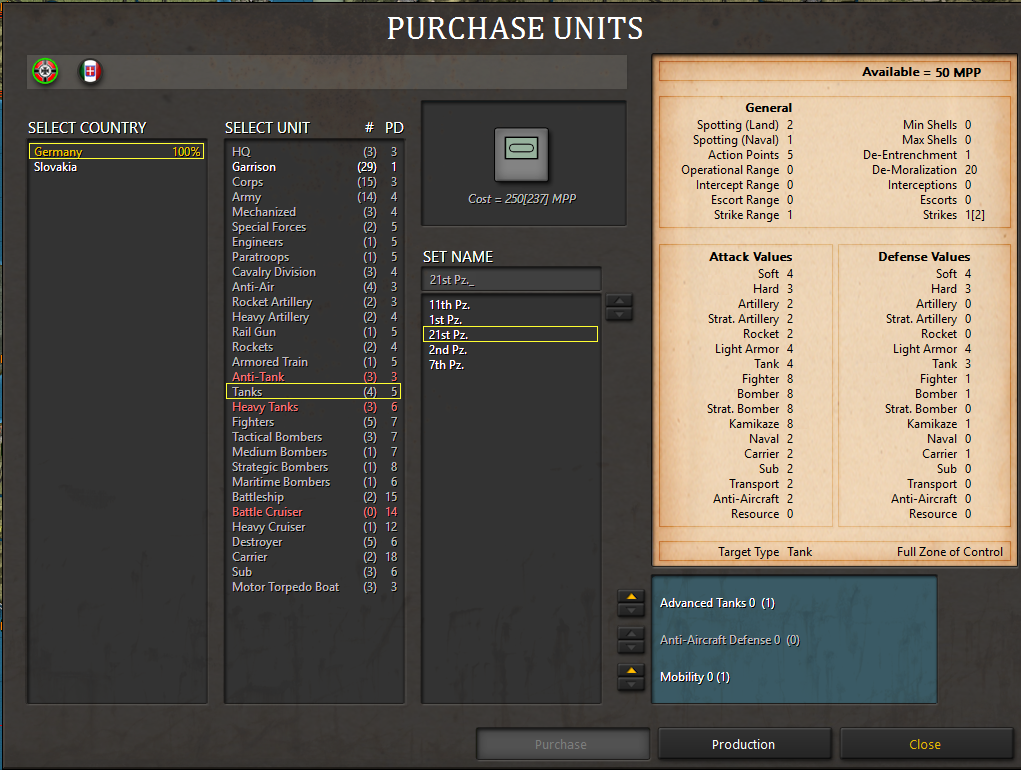Choose the Battleship unit type

coord(258,497)
